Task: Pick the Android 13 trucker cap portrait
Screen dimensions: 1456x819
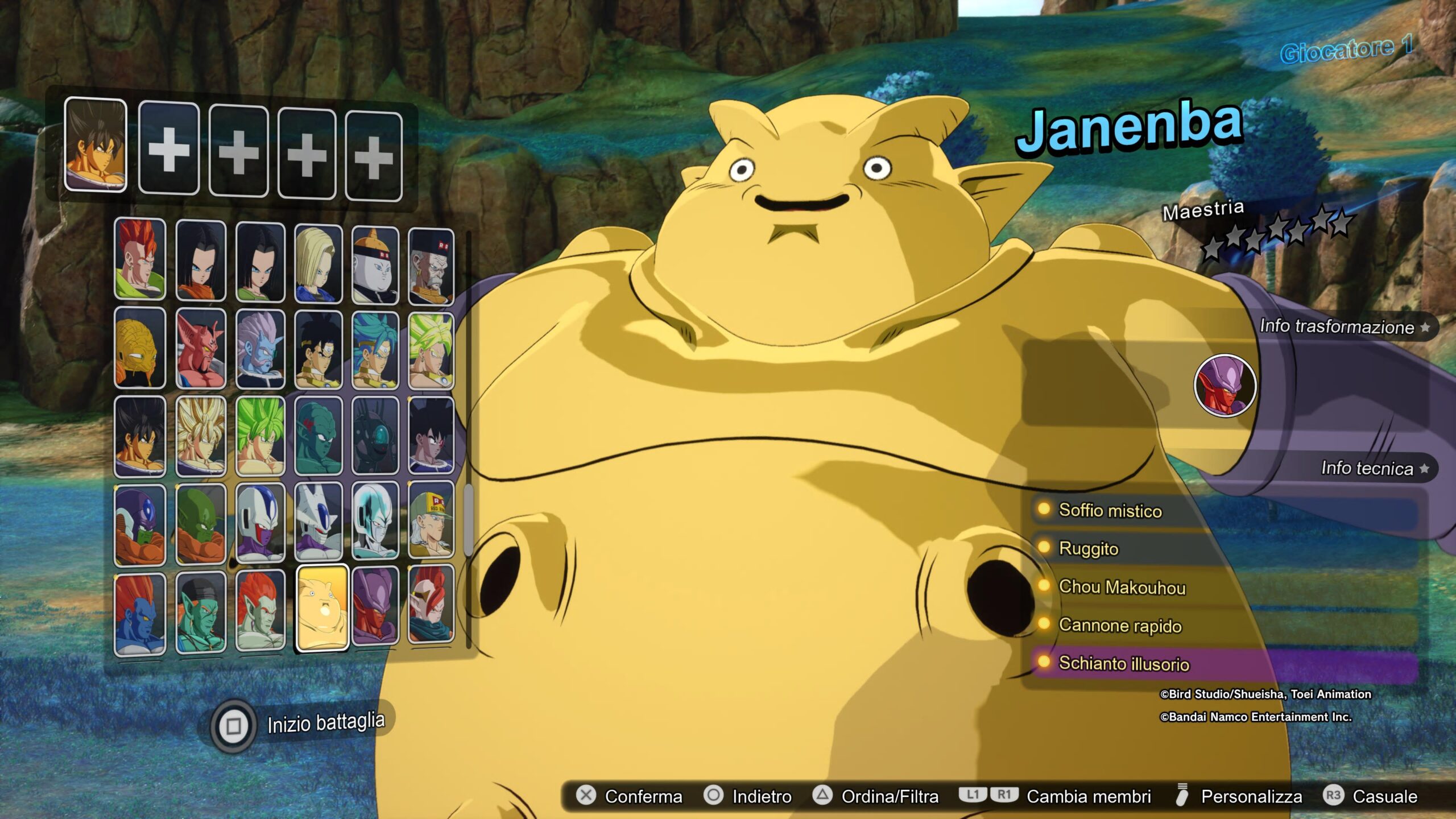Action: pos(431,519)
